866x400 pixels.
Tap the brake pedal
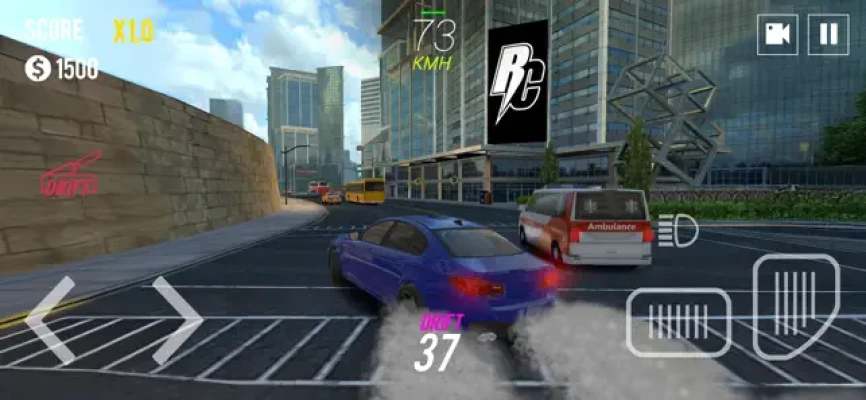(679, 322)
